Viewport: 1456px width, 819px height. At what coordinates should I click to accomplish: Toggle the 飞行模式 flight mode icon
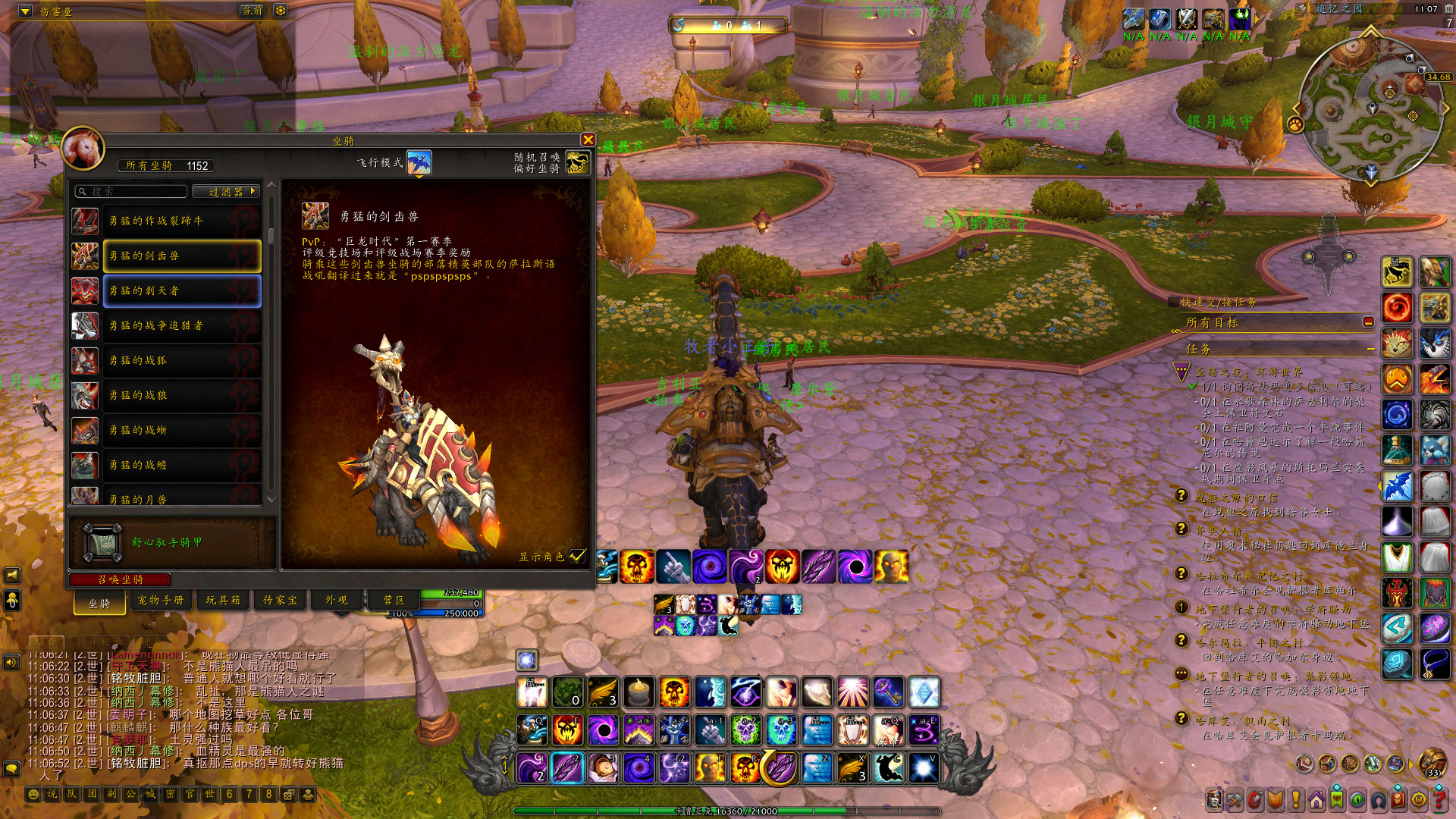point(419,162)
